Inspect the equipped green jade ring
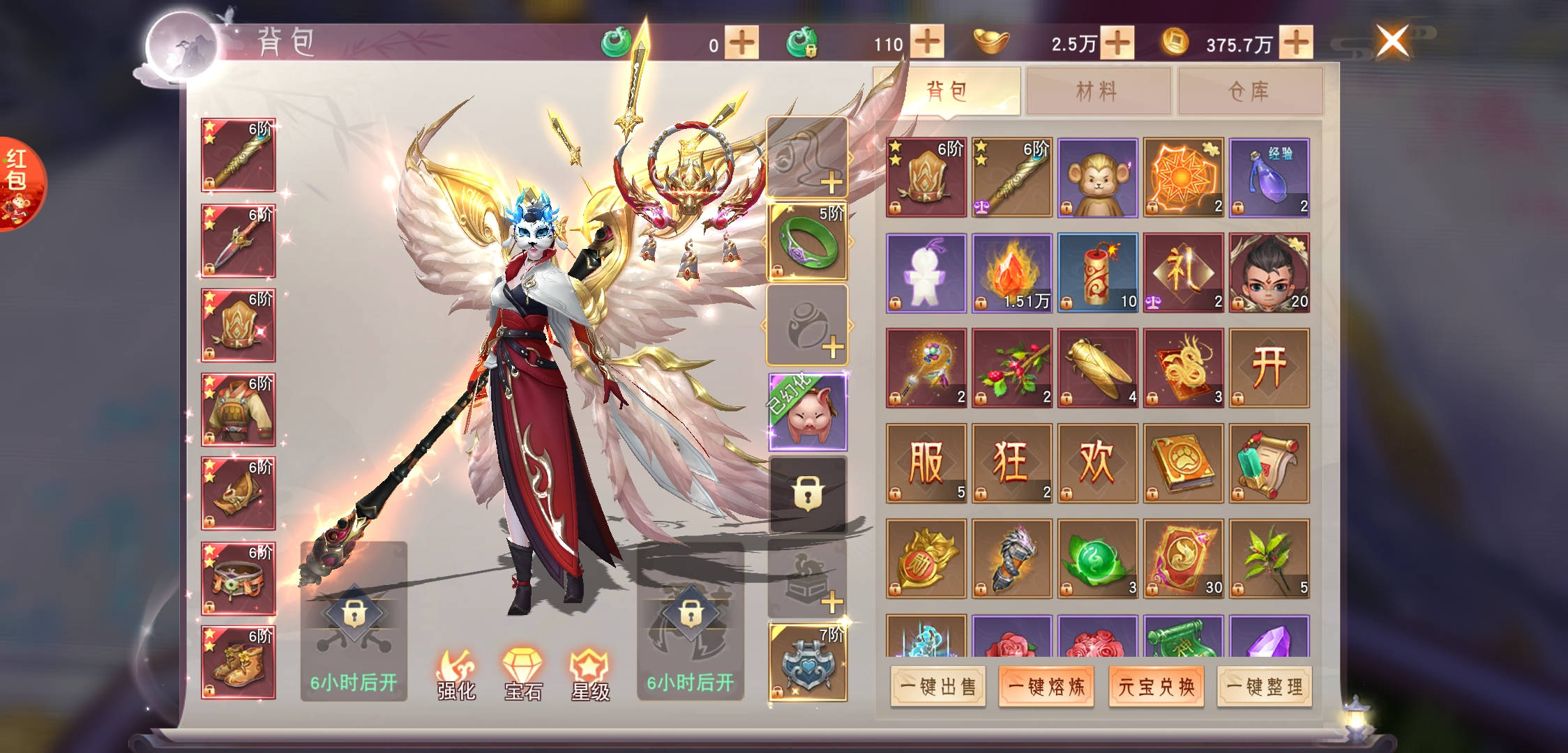 pyautogui.click(x=807, y=241)
